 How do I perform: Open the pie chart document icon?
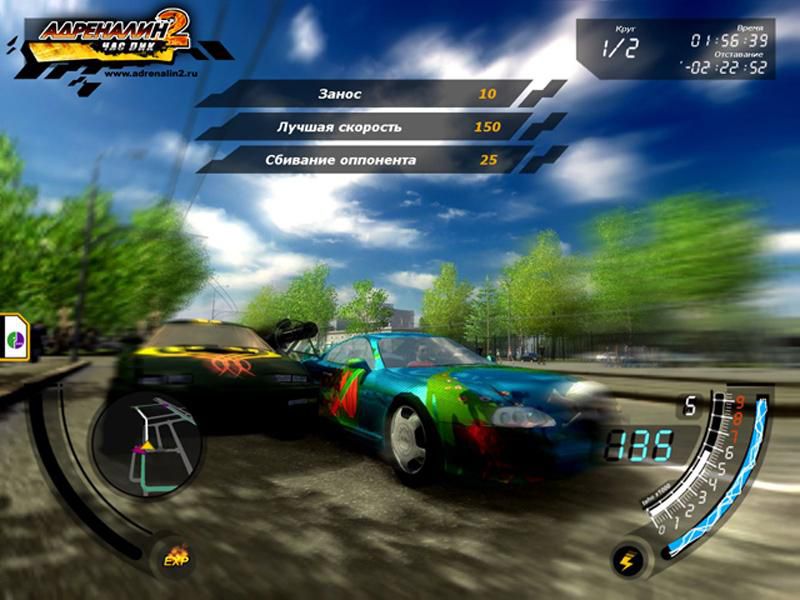pyautogui.click(x=17, y=334)
